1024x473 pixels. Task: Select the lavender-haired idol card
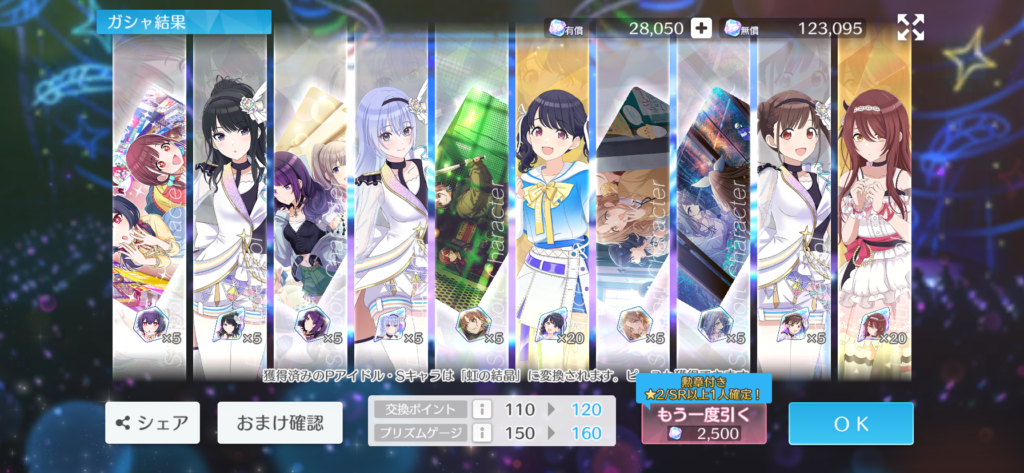click(391, 200)
